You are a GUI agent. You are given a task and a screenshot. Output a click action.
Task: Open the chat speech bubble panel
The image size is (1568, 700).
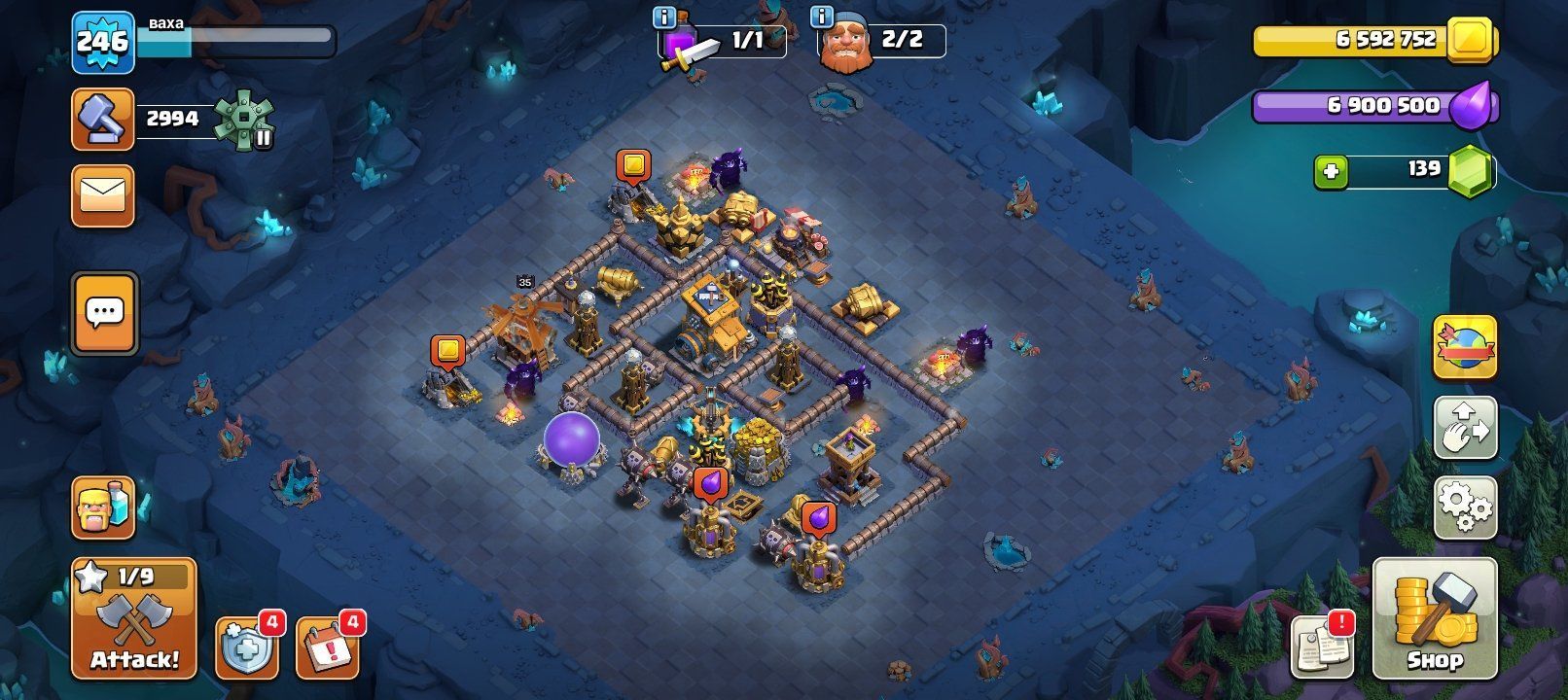pos(104,313)
